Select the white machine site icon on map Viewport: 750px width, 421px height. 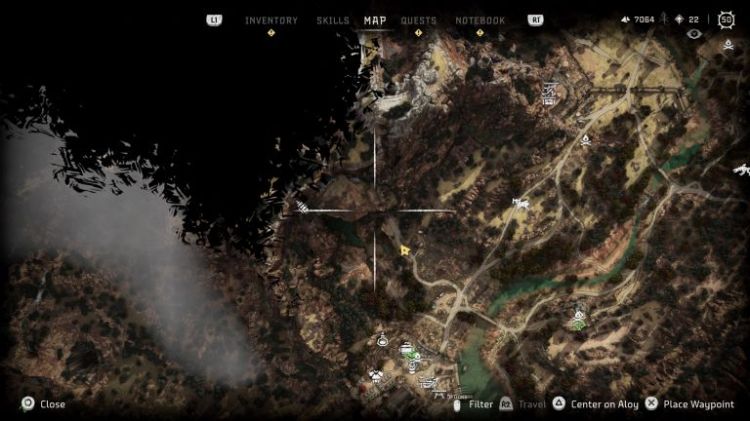[520, 204]
